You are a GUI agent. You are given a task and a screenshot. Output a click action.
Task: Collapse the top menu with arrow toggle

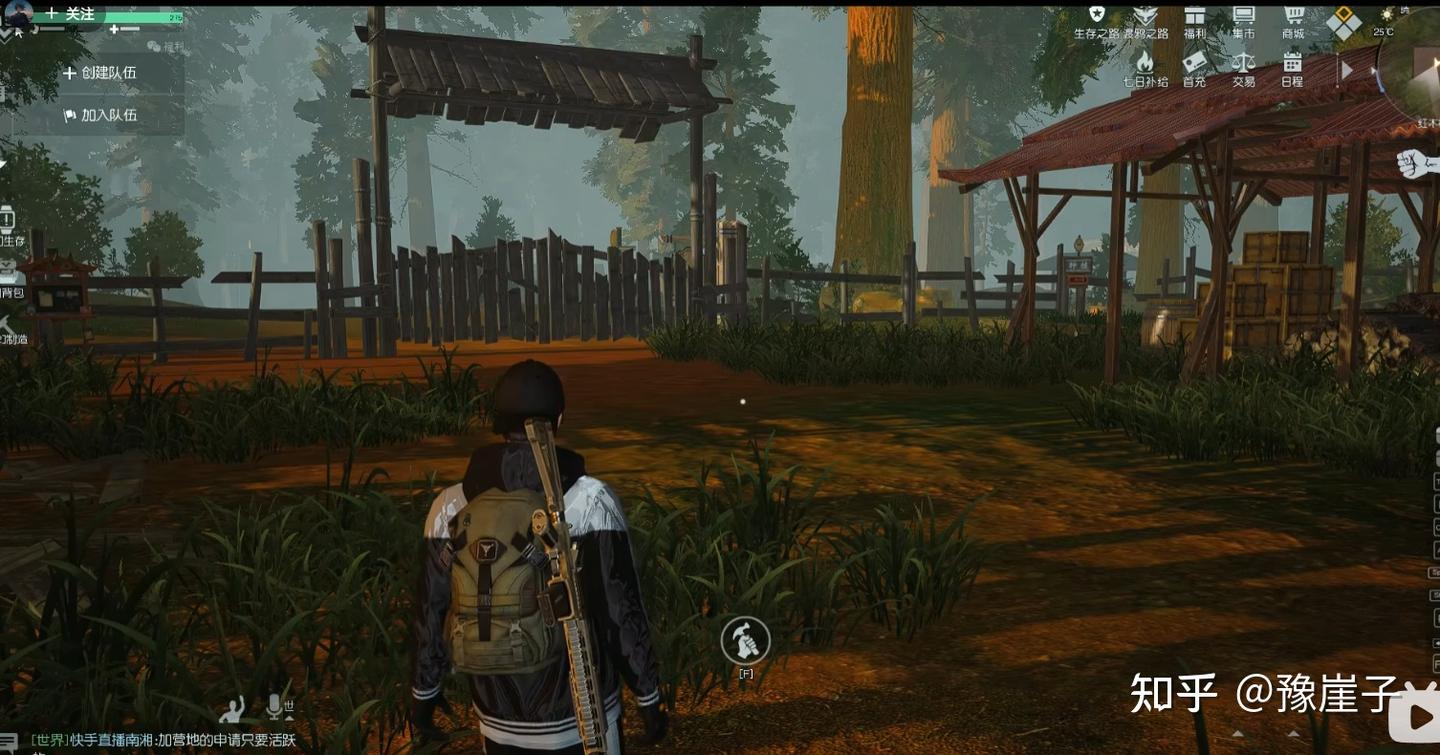click(1346, 70)
